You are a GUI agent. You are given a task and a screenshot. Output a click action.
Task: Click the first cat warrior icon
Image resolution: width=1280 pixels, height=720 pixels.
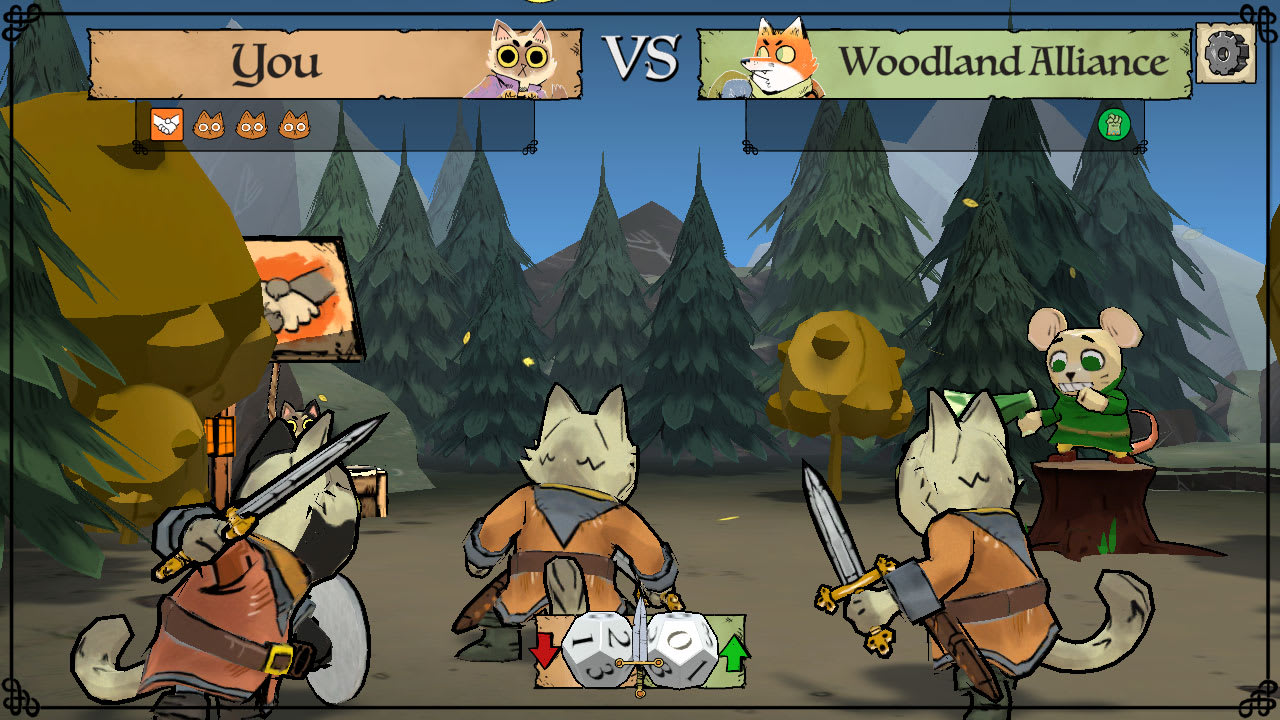pos(209,124)
